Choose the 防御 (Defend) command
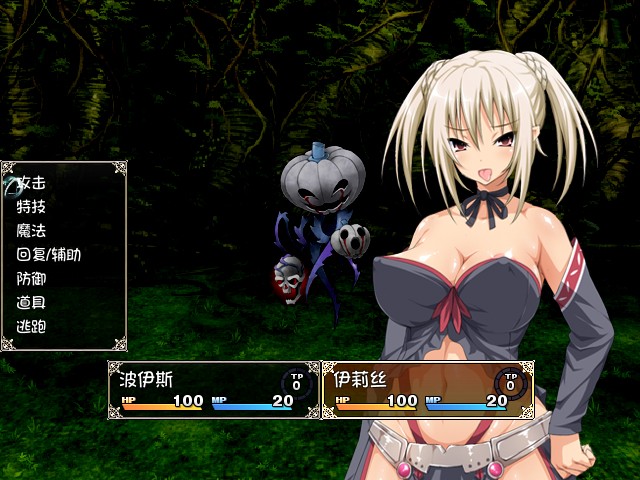640x480 pixels. 32,279
